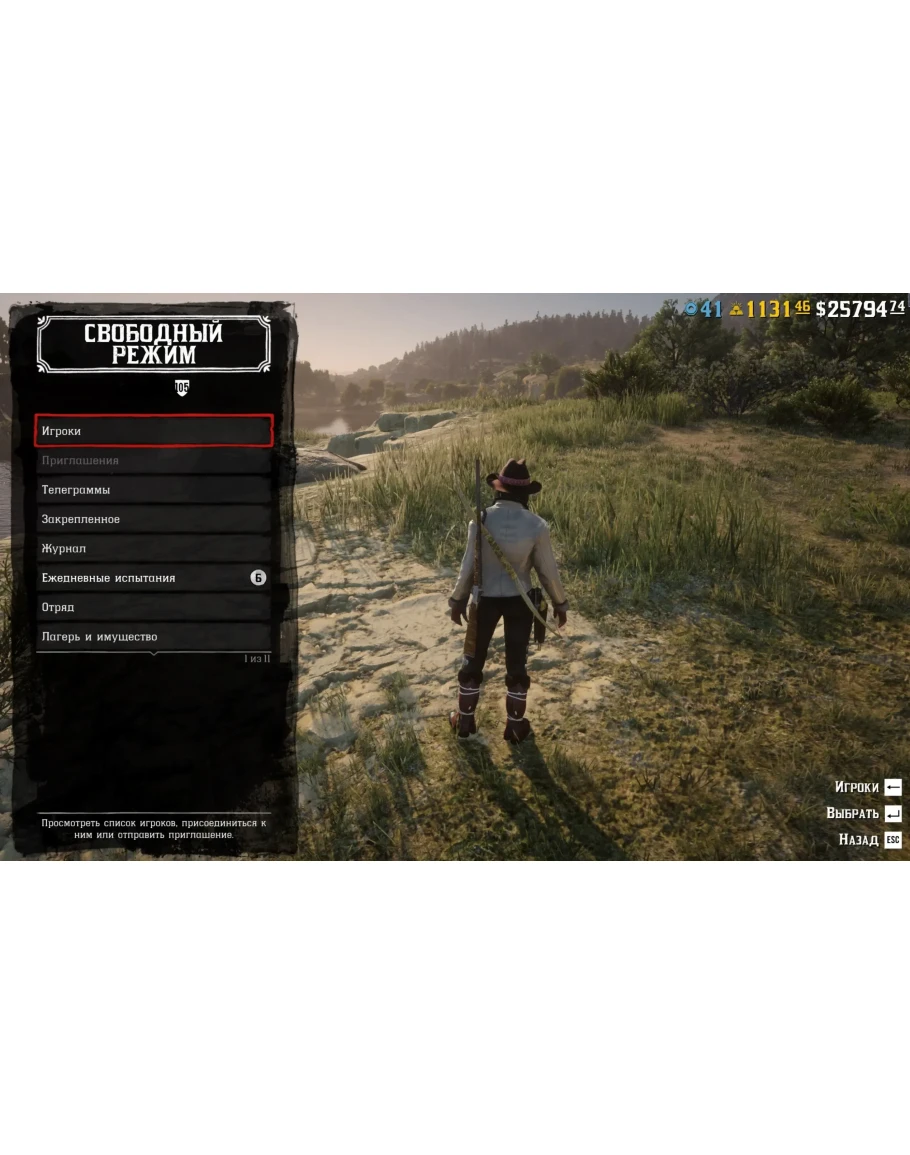
Task: Click the Выбрать select label
Action: (x=853, y=814)
